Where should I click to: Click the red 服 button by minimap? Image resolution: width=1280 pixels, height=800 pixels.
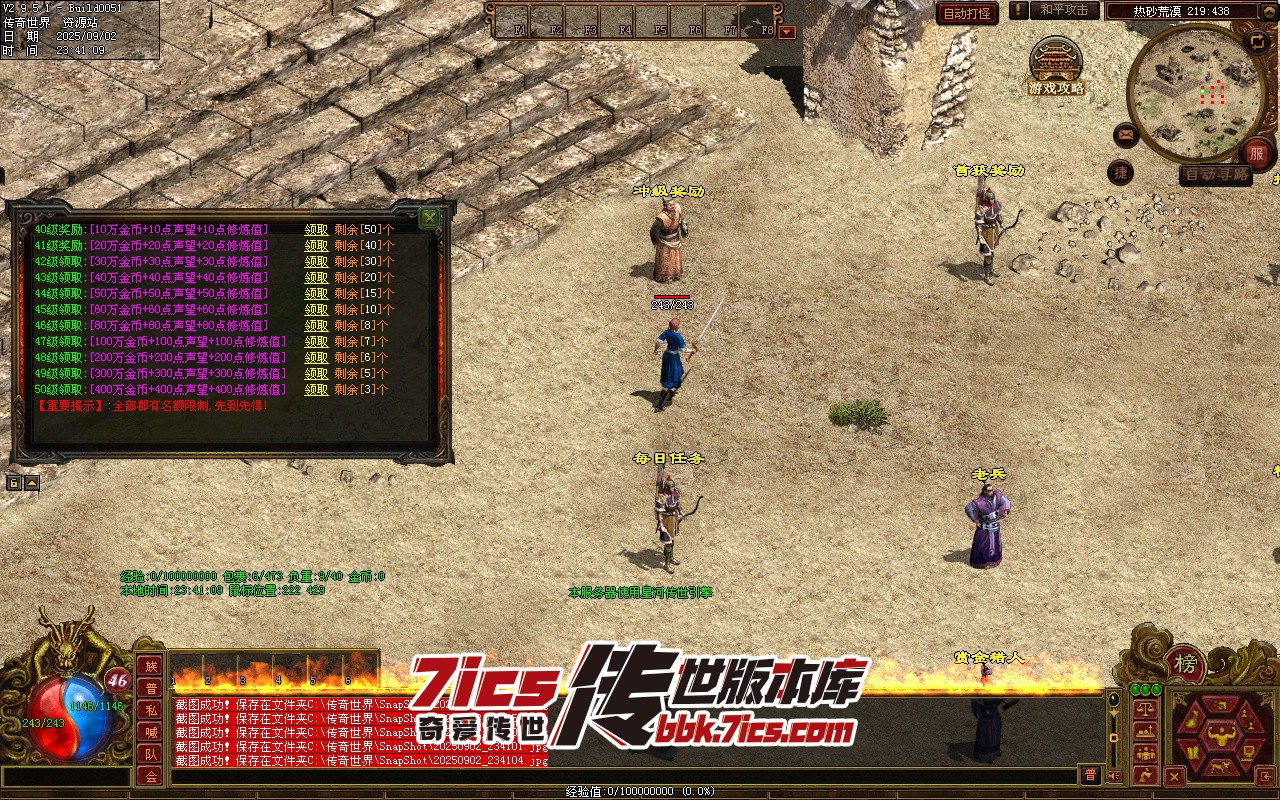coord(1256,154)
